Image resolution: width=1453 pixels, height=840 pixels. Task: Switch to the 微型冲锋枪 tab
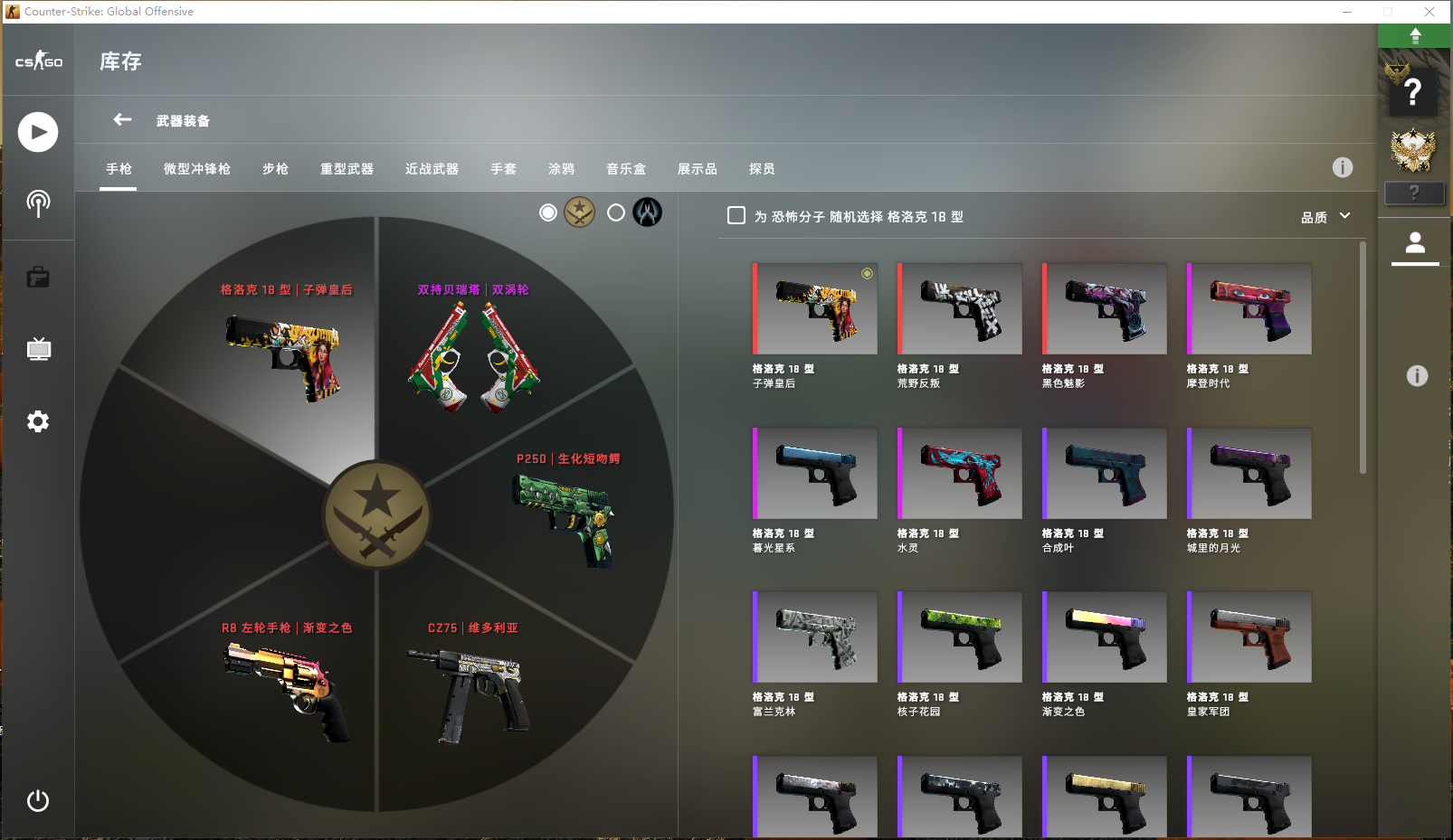tap(196, 169)
